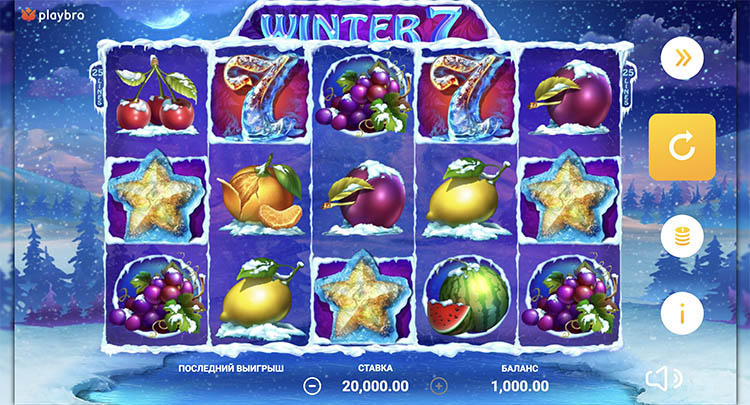Activate the fast-forward turbo spin button

[x=682, y=57]
